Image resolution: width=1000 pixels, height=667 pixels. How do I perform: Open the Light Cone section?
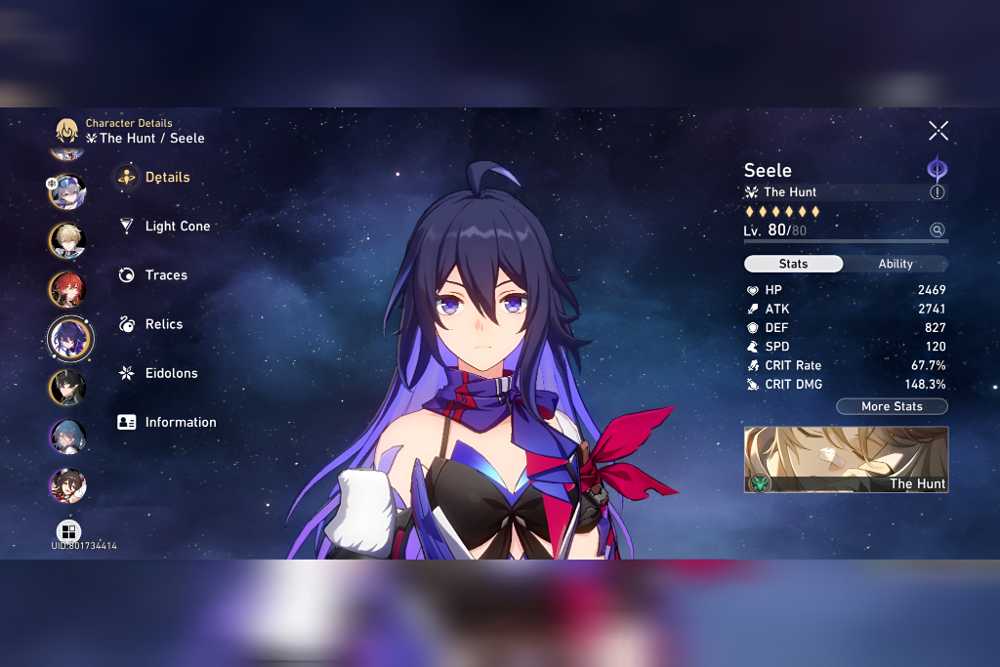pyautogui.click(x=176, y=226)
